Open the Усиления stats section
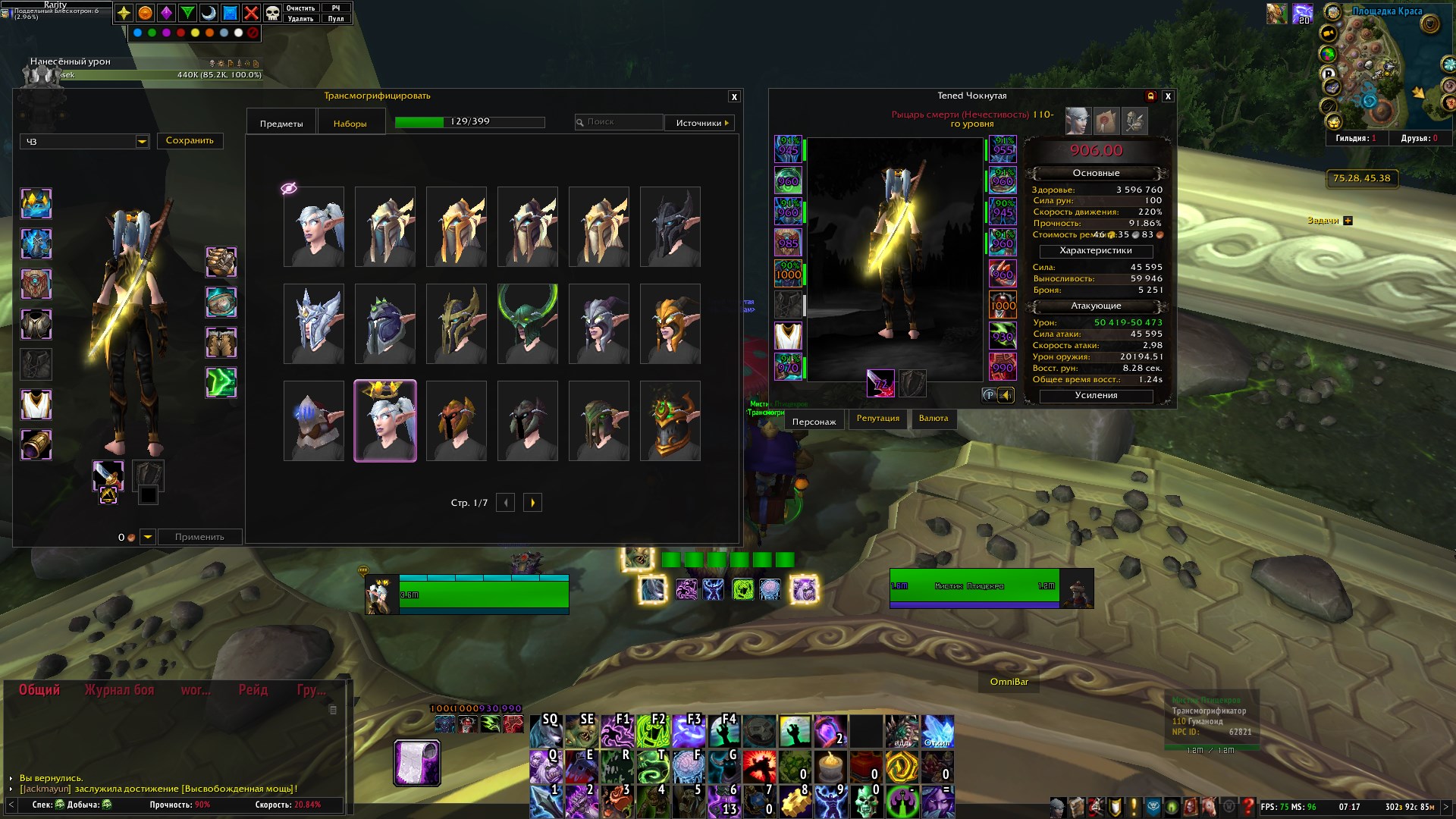This screenshot has height=819, width=1456. pos(1096,396)
